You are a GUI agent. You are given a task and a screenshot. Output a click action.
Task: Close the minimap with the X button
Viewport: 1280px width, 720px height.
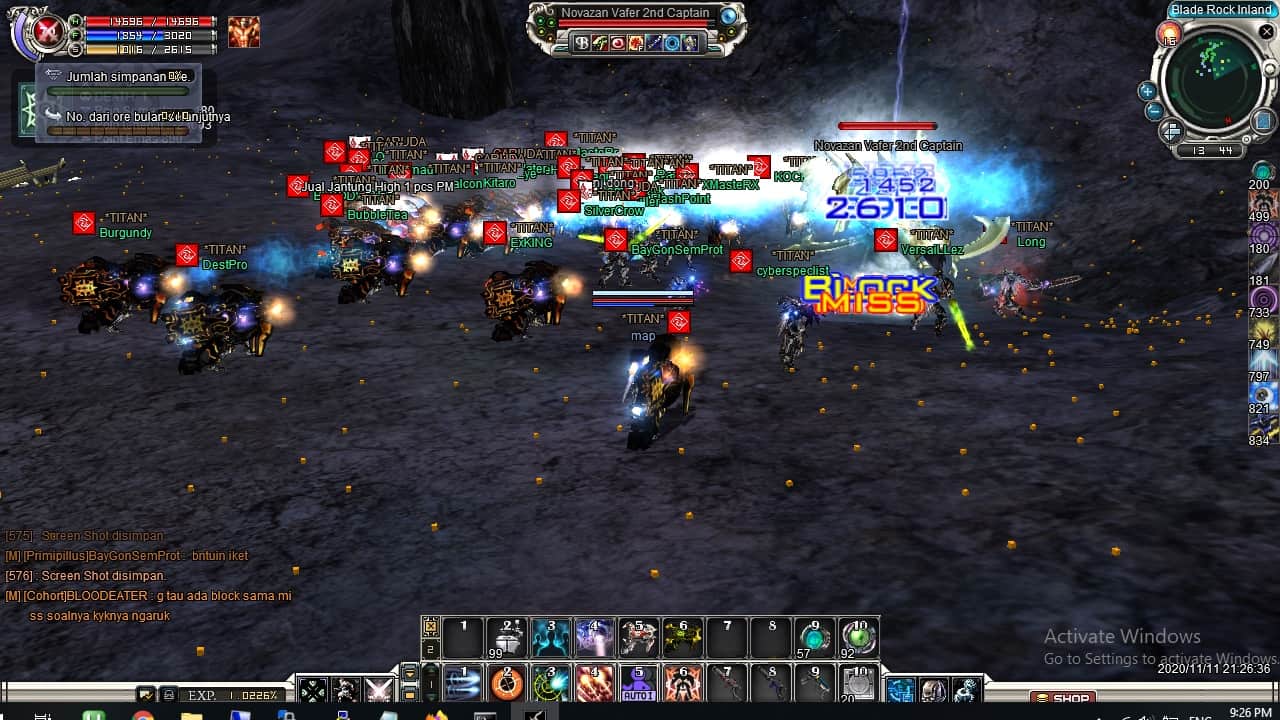[x=1267, y=33]
